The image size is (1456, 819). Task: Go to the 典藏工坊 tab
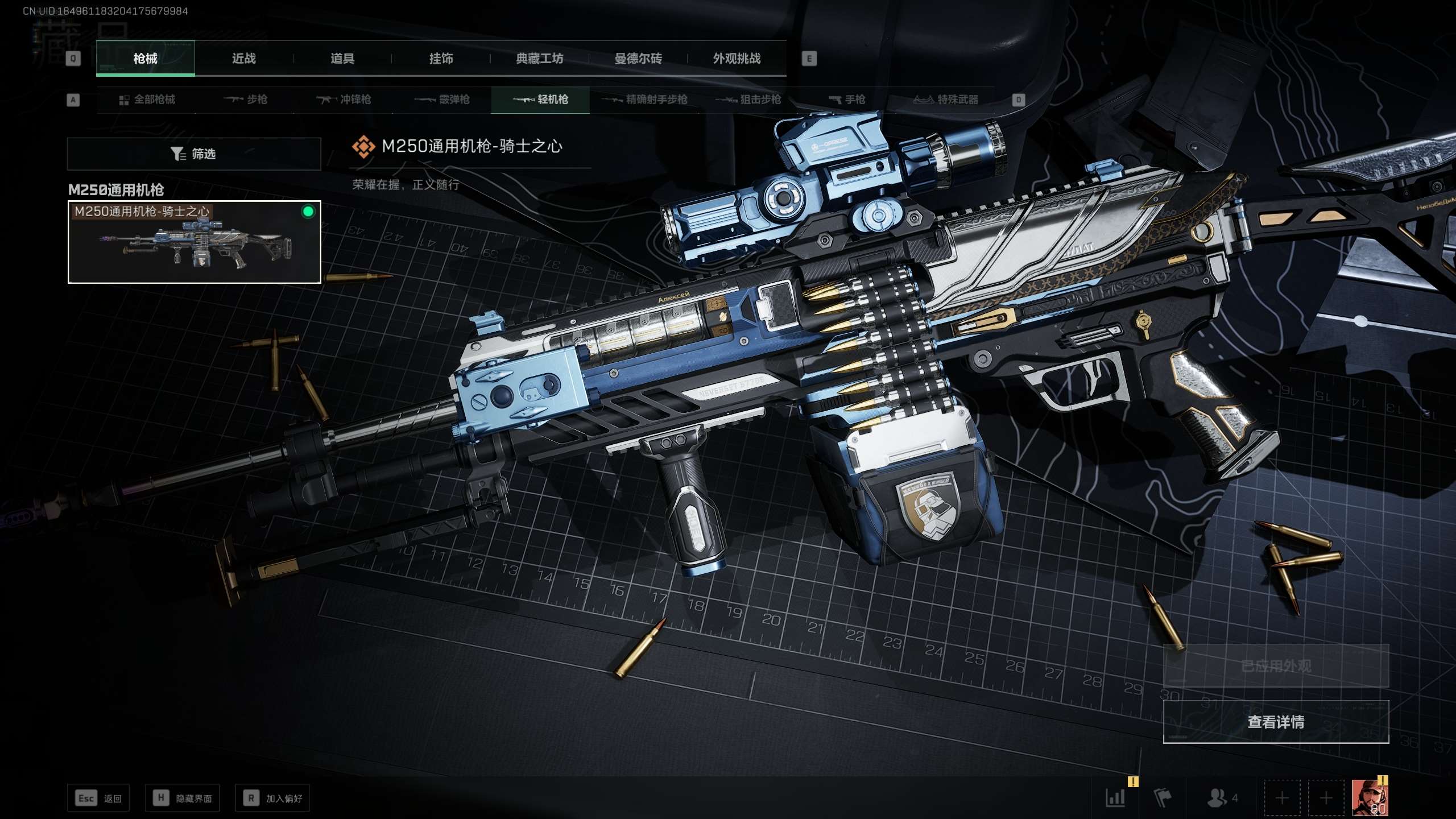(539, 59)
